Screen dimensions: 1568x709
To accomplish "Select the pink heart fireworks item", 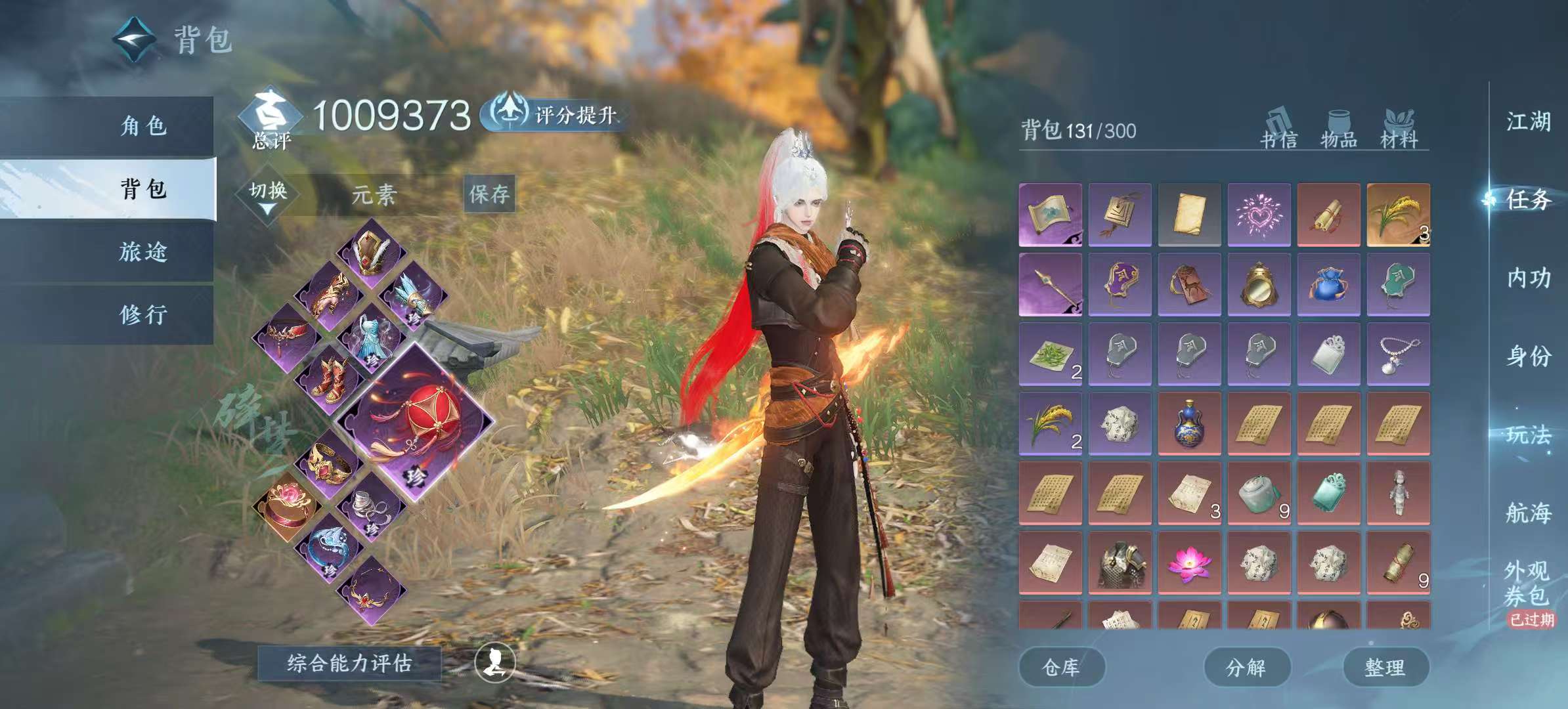I will (x=1259, y=215).
